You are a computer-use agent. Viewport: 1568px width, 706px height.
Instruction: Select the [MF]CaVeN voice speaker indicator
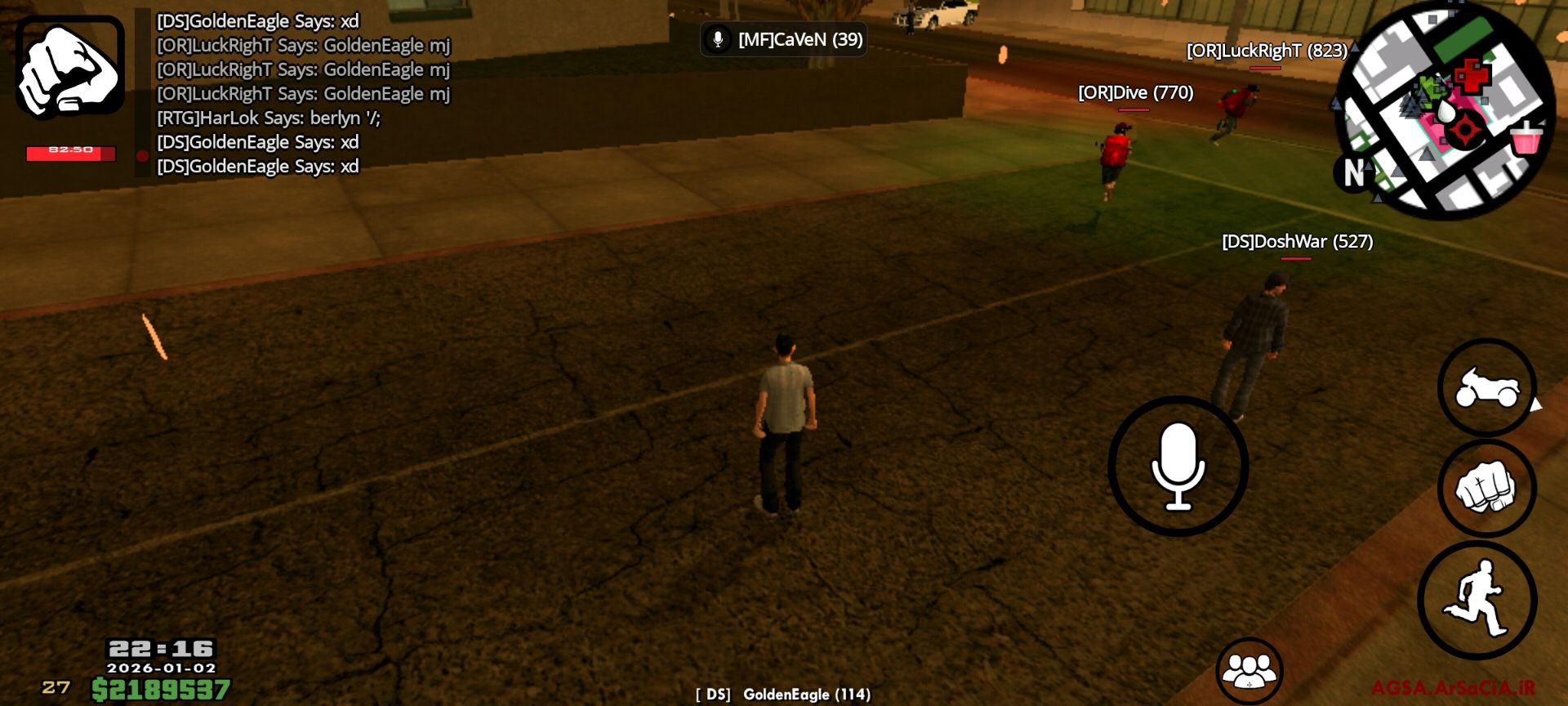point(783,39)
